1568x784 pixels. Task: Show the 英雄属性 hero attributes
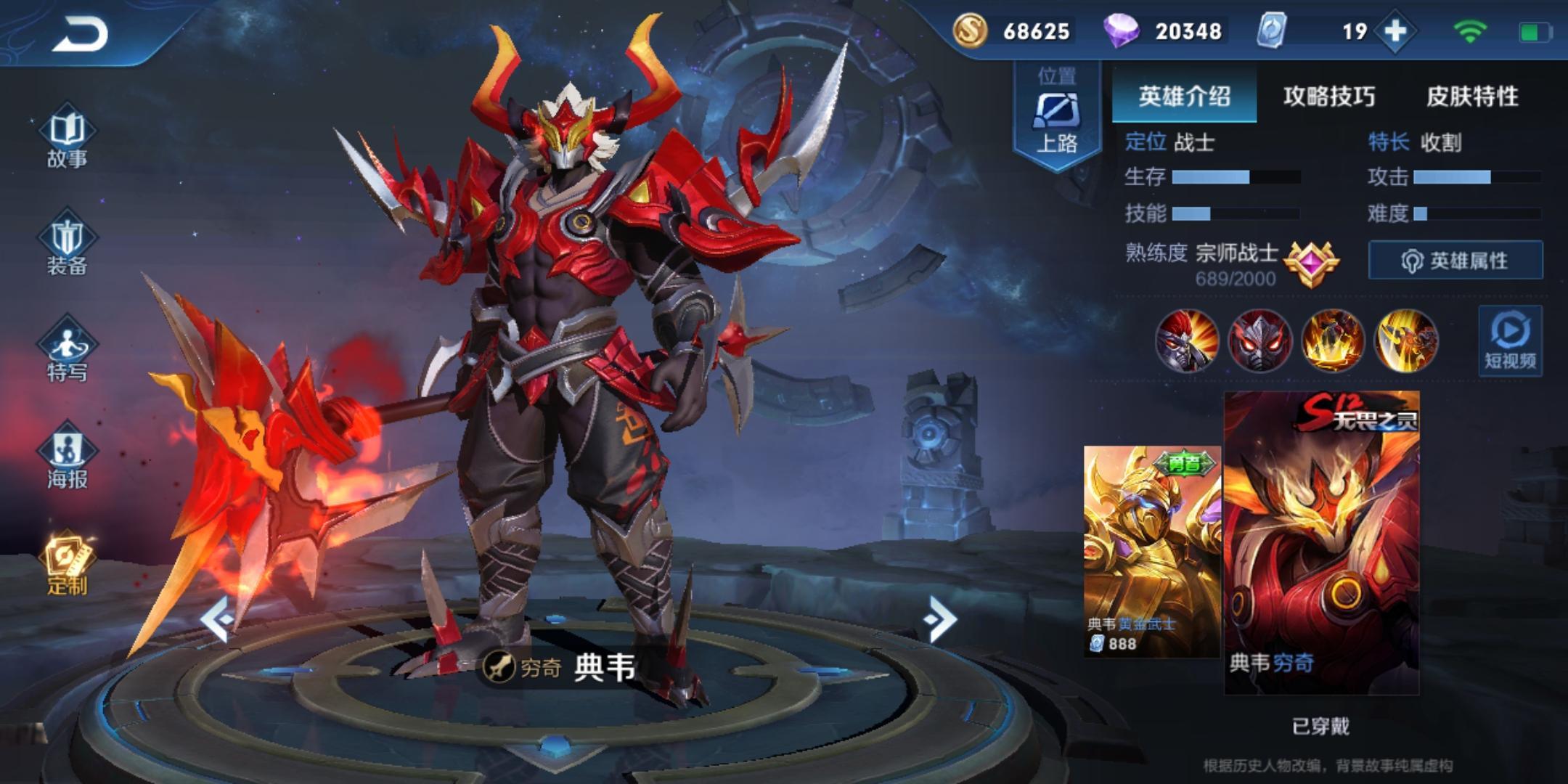coord(1455,260)
